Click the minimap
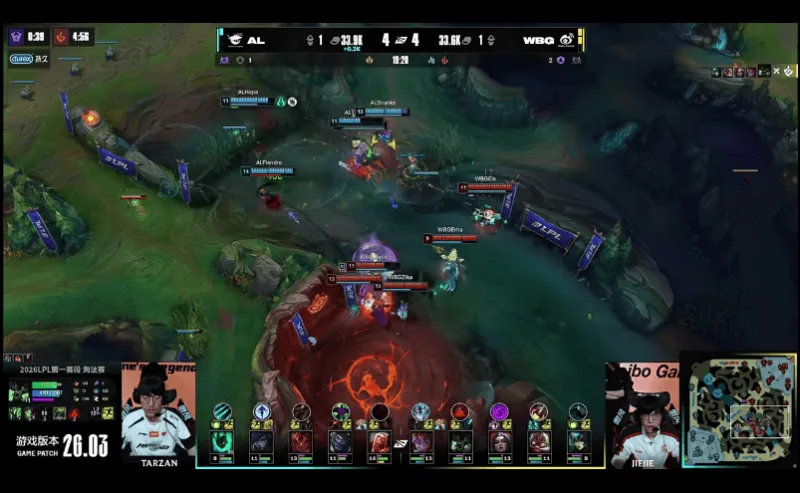This screenshot has height=493, width=800. click(x=739, y=410)
